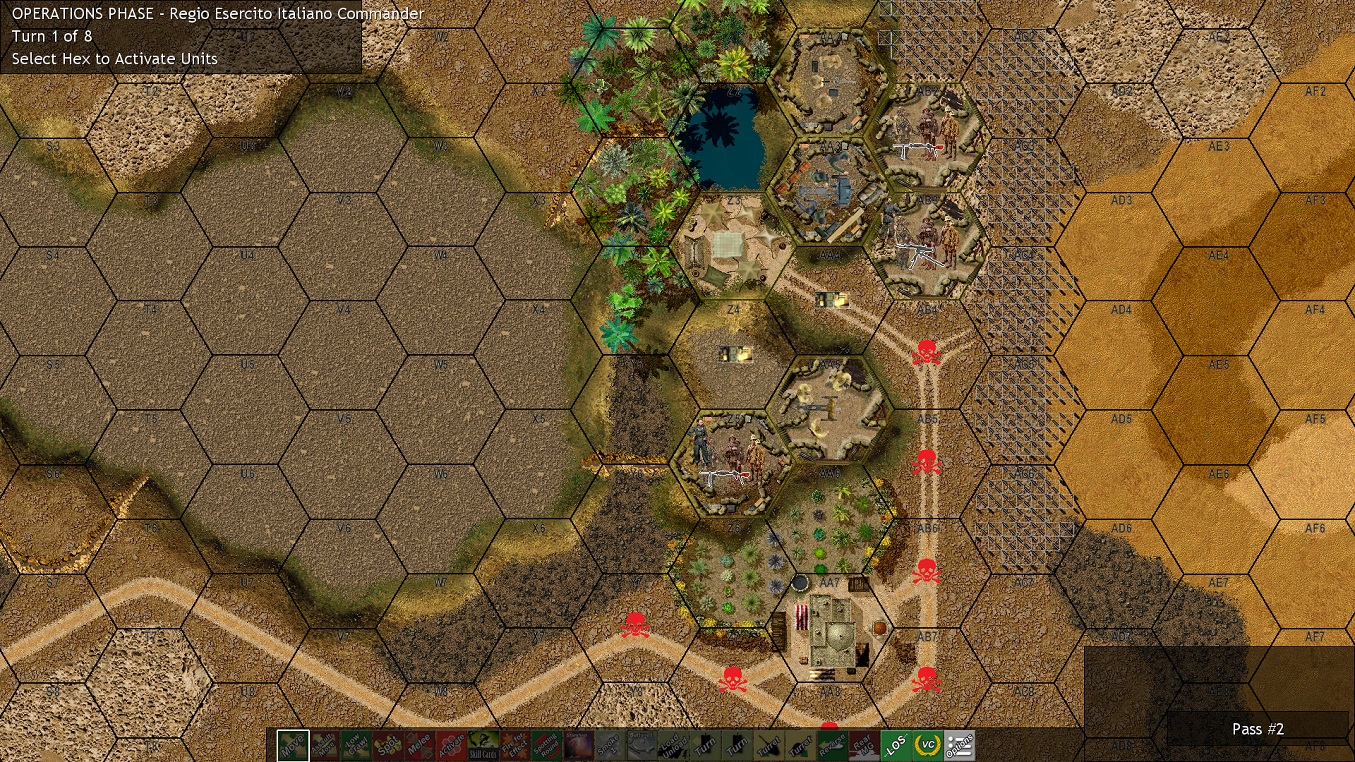The height and width of the screenshot is (762, 1355).
Task: Select the Assault Move icon
Action: coord(323,745)
